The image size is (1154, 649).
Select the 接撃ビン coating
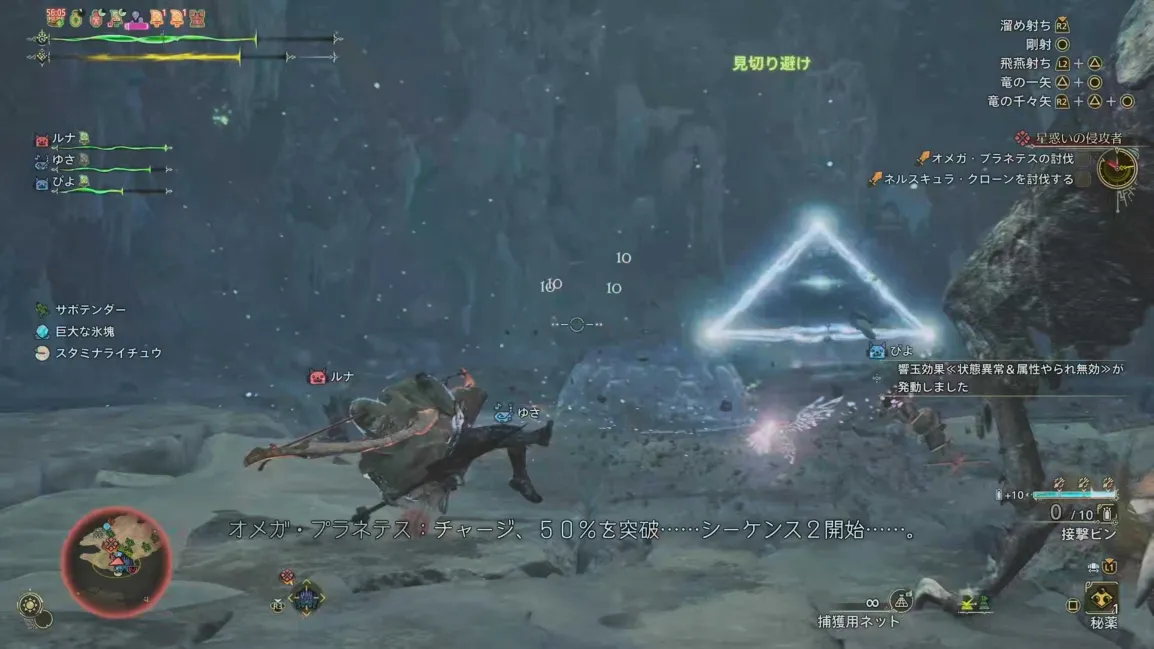[1089, 535]
